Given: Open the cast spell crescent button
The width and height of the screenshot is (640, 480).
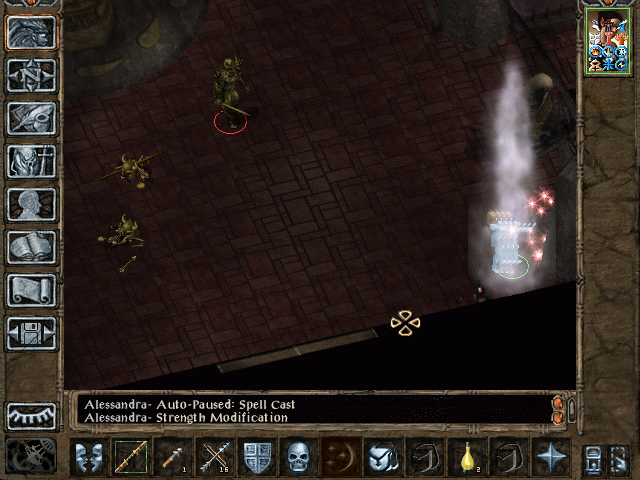Looking at the screenshot, I should [341, 457].
